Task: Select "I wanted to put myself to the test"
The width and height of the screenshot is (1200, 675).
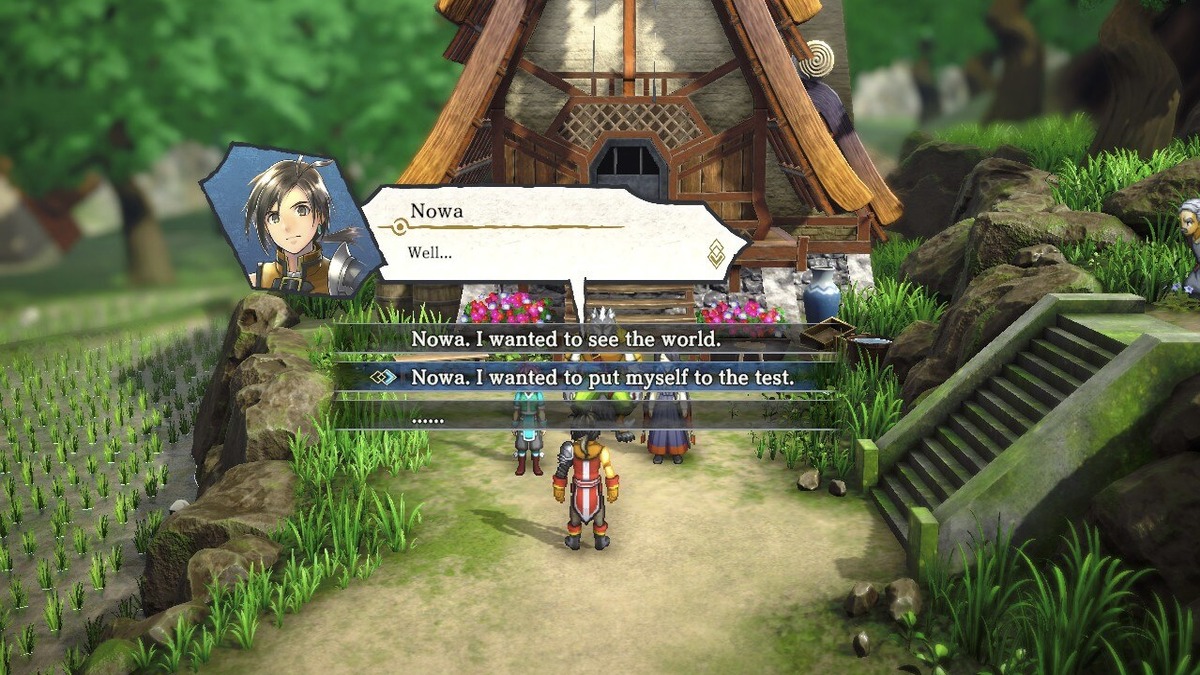Action: pos(590,378)
